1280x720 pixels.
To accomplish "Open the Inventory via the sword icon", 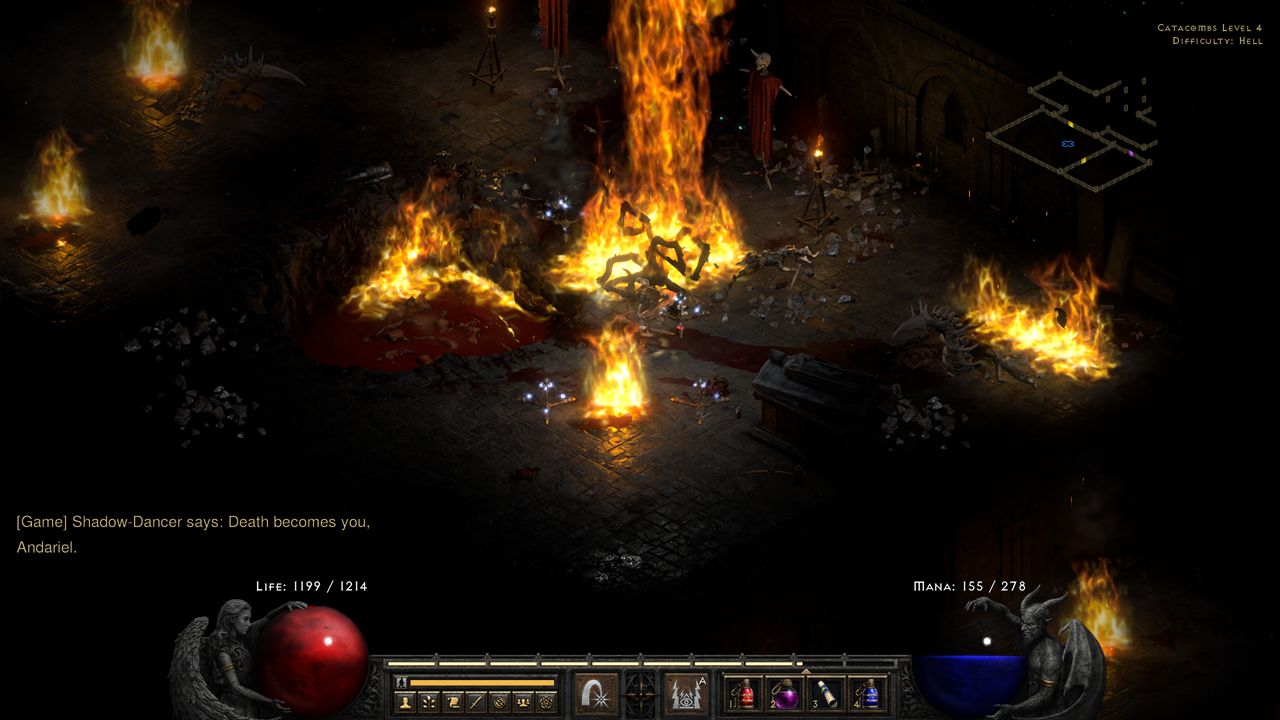I will pos(477,701).
